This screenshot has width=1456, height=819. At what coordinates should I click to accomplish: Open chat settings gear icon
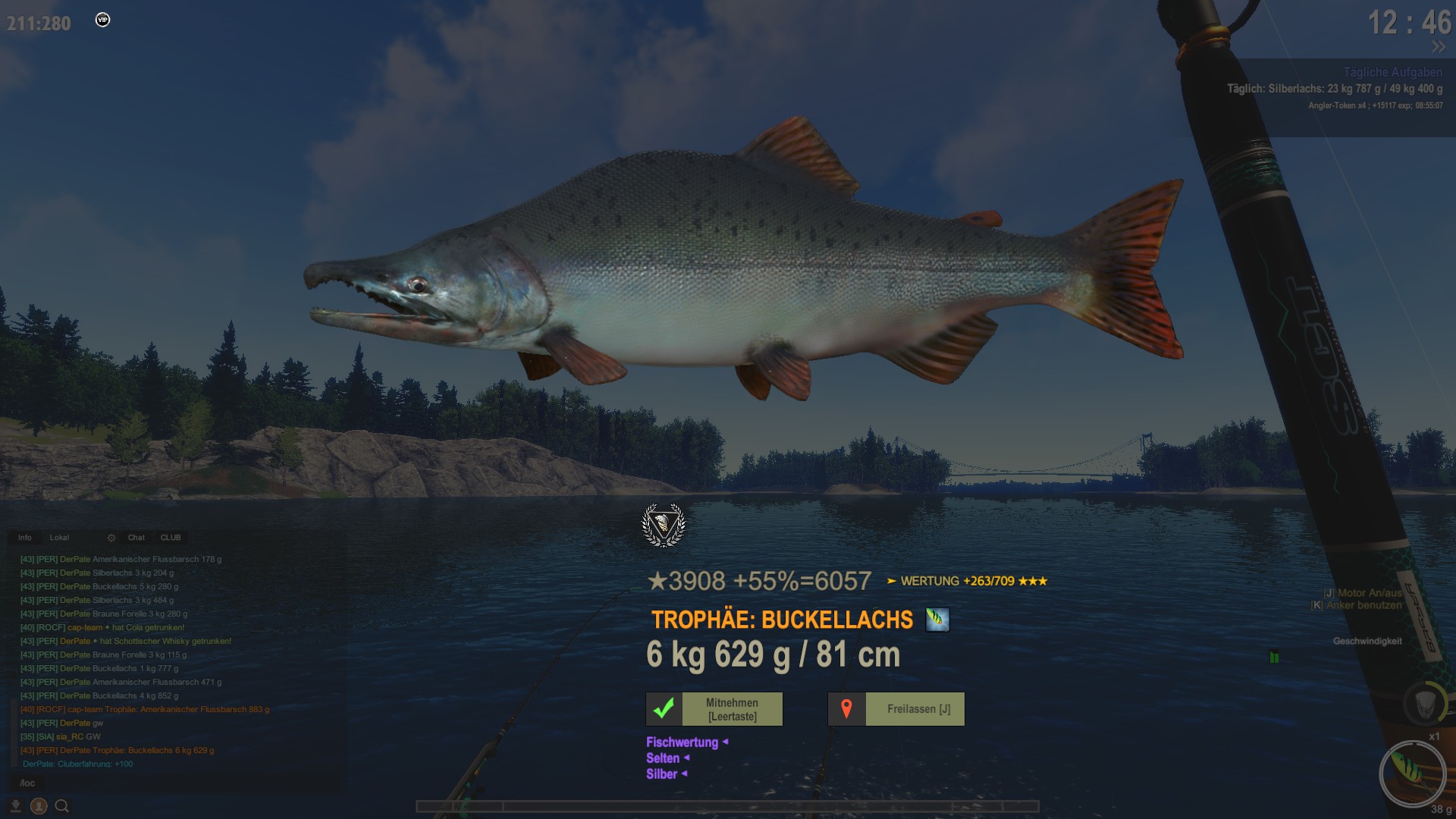click(x=111, y=538)
